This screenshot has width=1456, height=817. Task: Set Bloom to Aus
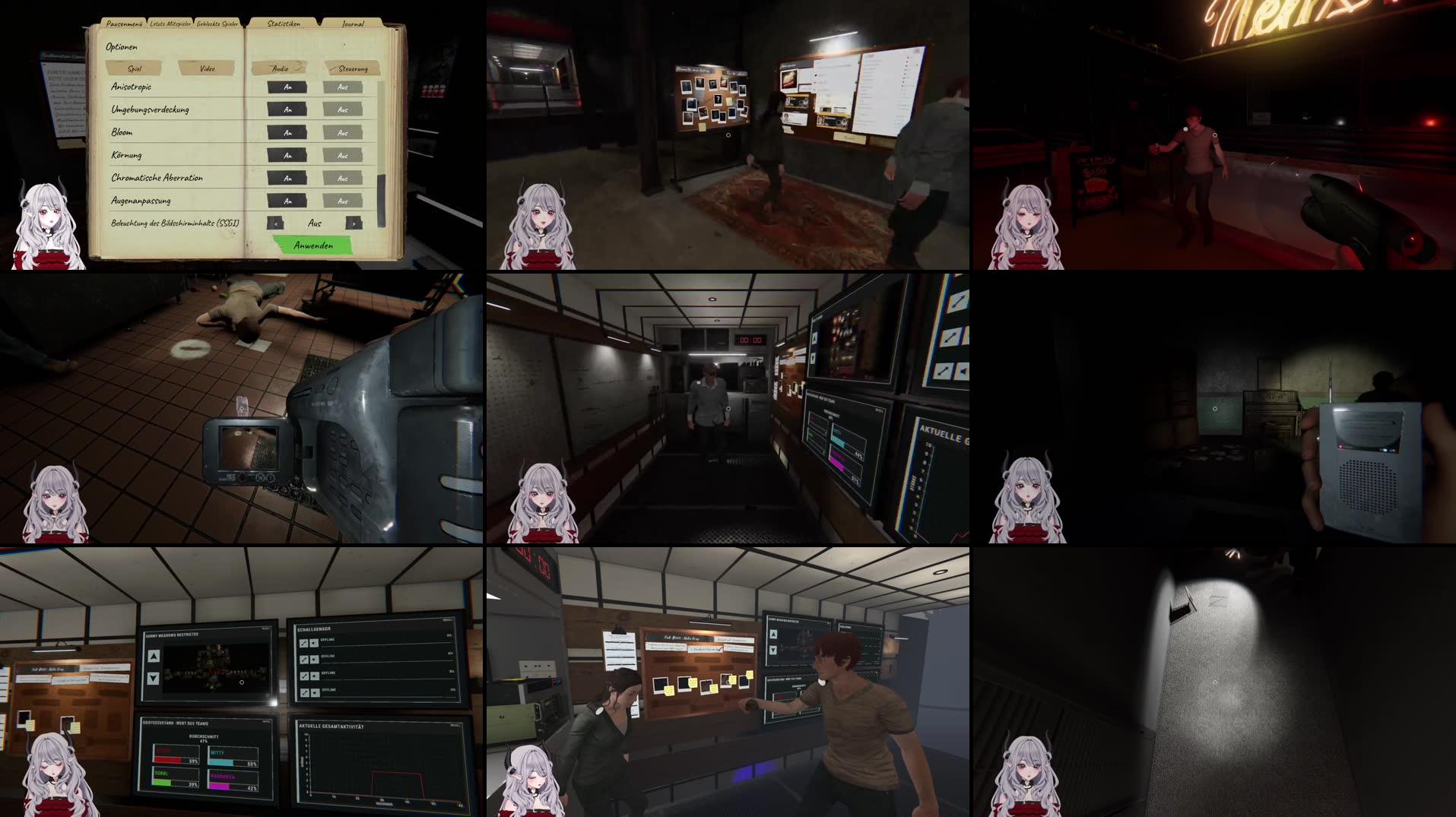click(x=342, y=131)
